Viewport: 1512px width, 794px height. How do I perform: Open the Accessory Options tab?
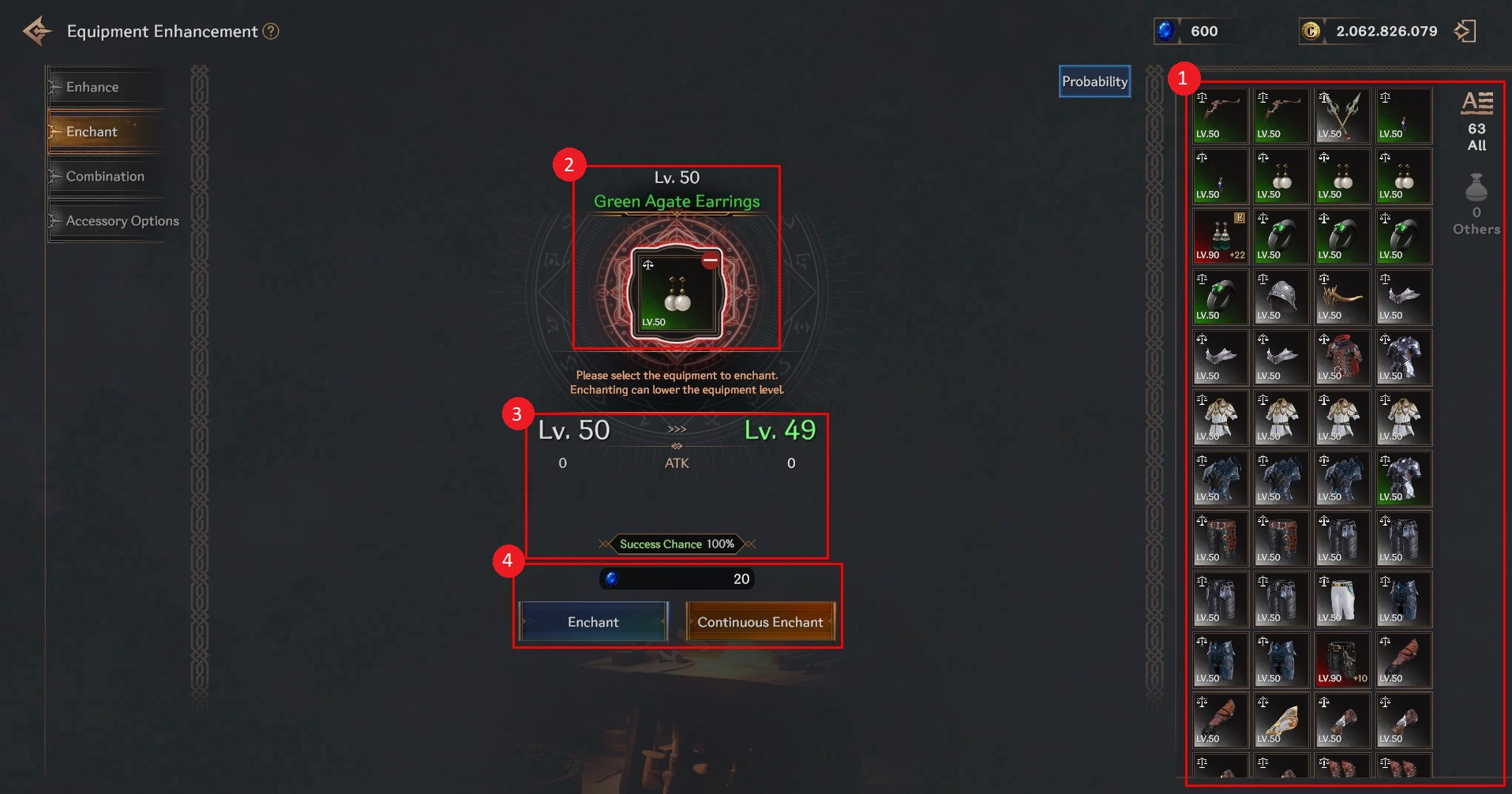pos(122,221)
